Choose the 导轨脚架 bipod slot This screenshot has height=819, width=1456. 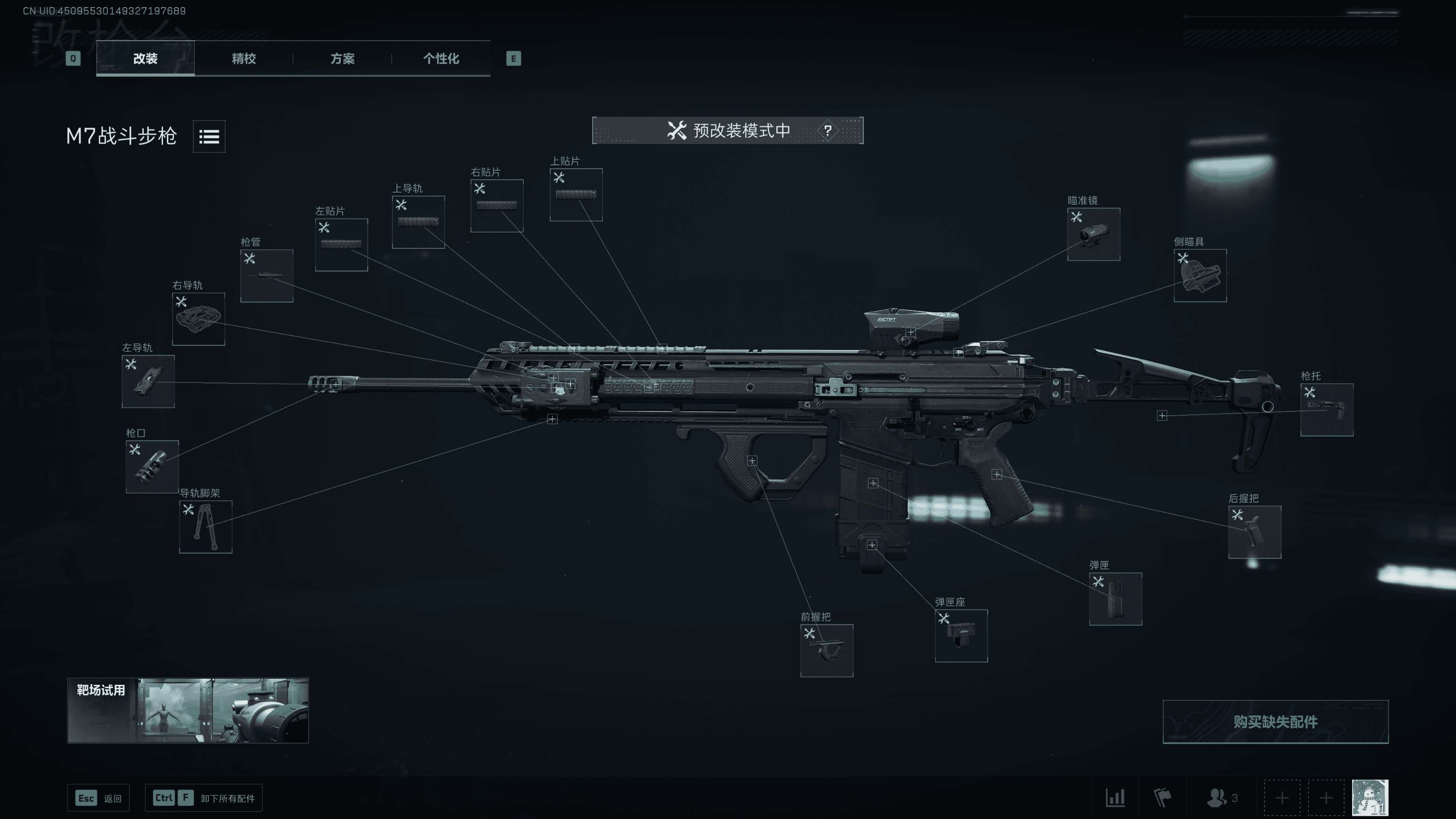(206, 527)
